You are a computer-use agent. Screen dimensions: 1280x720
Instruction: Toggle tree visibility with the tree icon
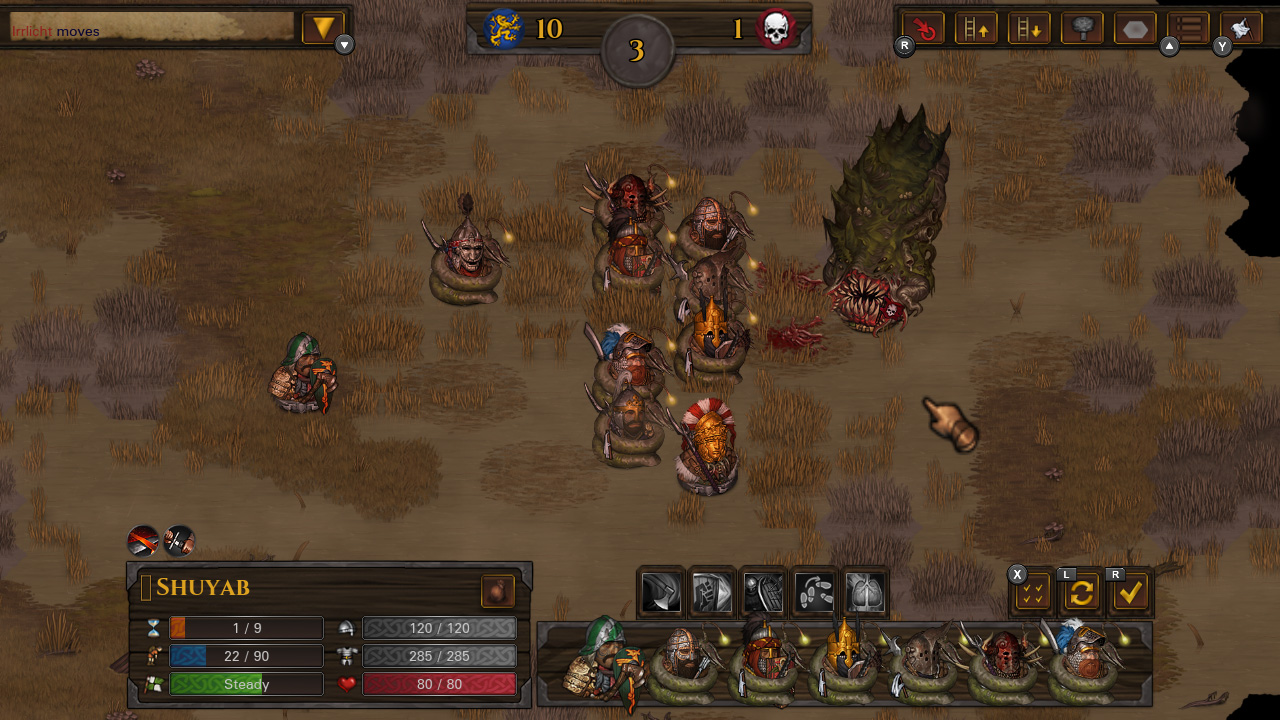point(1081,28)
